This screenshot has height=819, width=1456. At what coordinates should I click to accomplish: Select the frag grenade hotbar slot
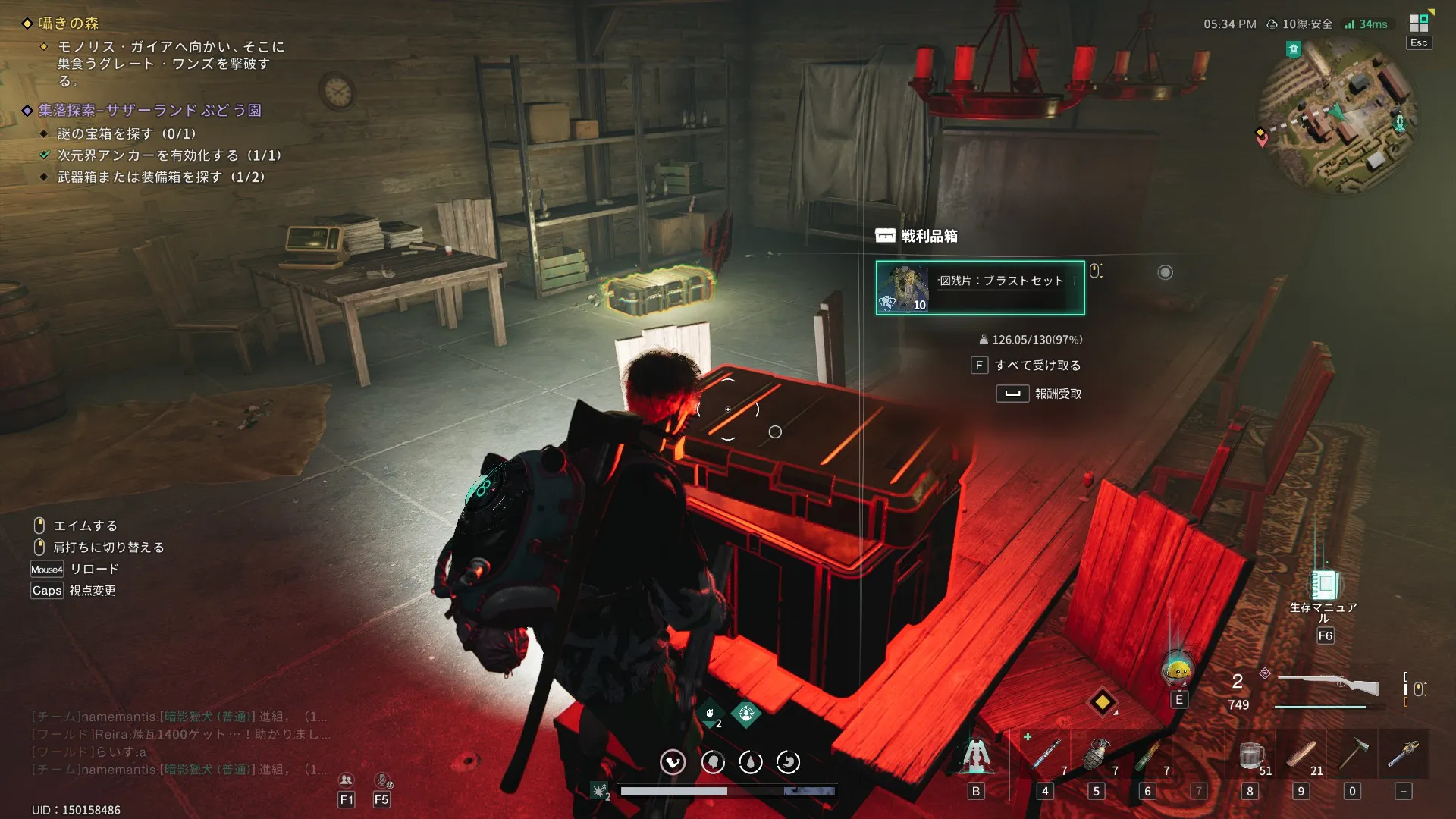[x=1096, y=755]
